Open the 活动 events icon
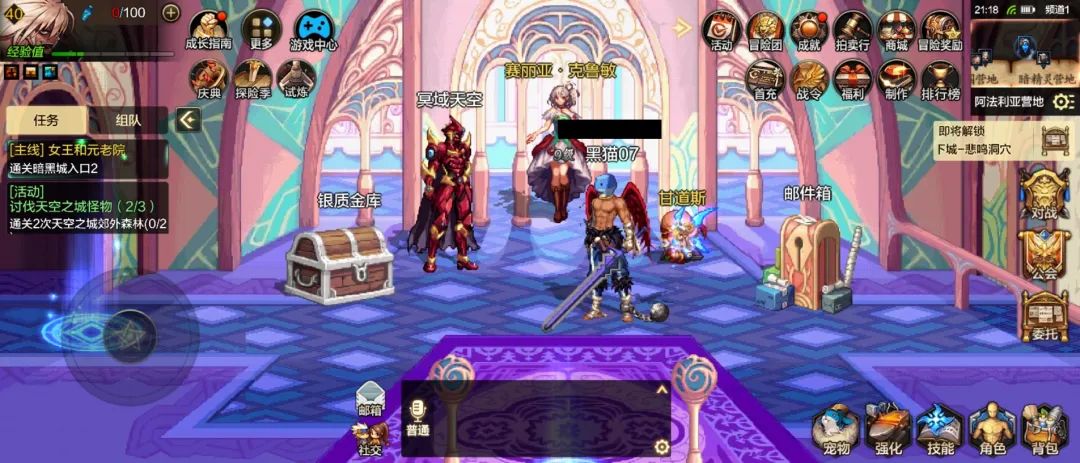The width and height of the screenshot is (1080, 463). 721,28
